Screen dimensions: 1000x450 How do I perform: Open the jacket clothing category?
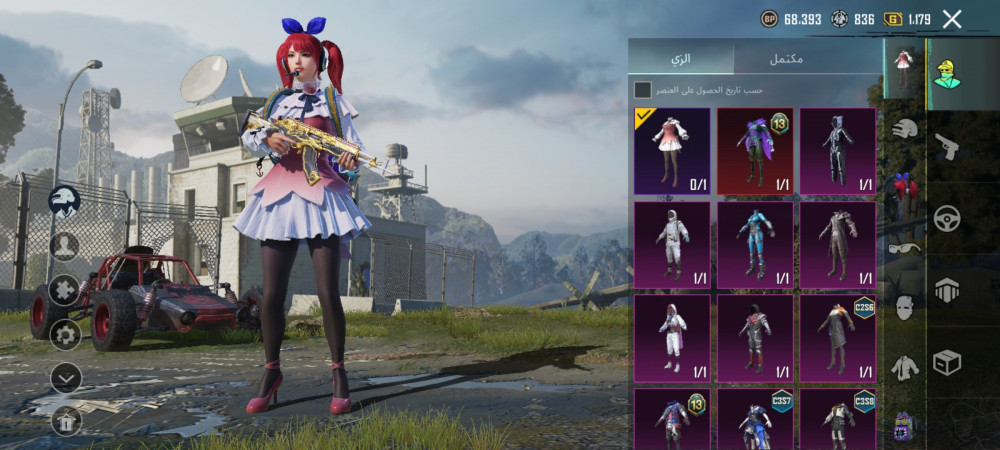pos(905,367)
